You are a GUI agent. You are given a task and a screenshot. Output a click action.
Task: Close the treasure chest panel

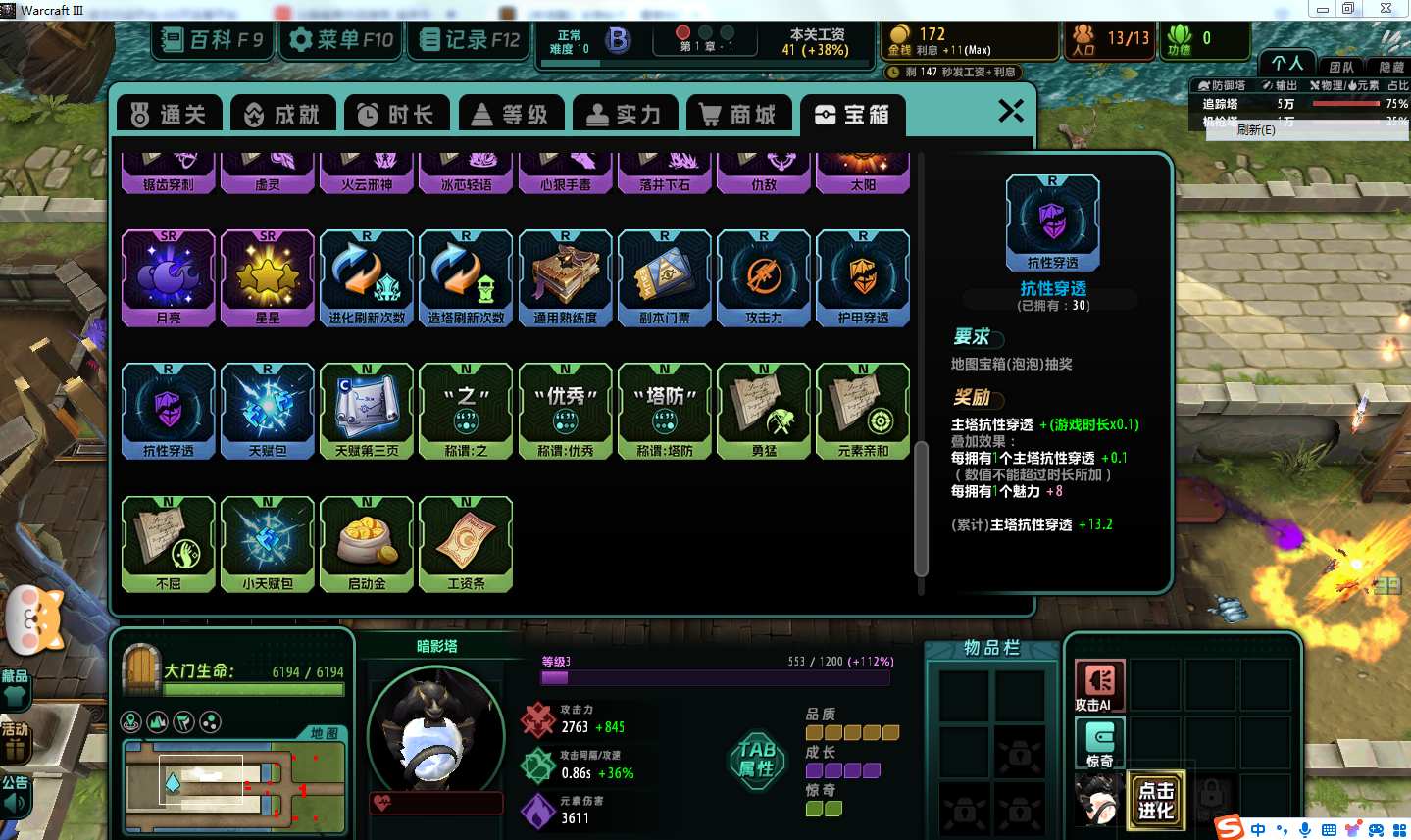(1011, 111)
